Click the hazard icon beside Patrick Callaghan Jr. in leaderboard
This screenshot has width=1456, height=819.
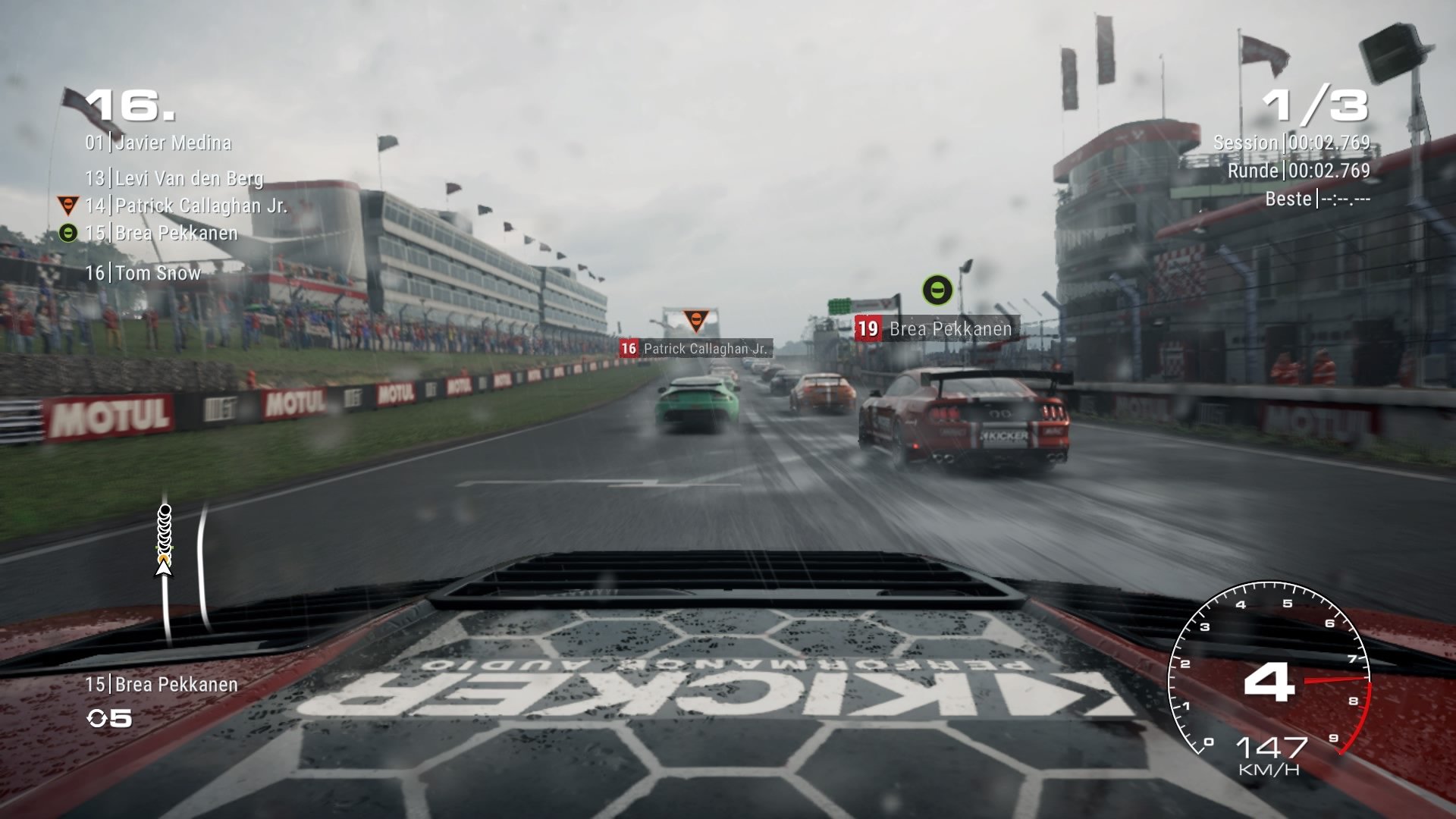tap(69, 203)
